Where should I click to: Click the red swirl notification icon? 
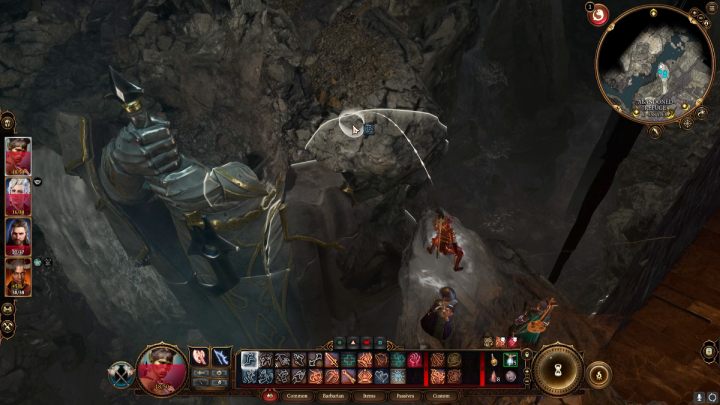tap(601, 15)
